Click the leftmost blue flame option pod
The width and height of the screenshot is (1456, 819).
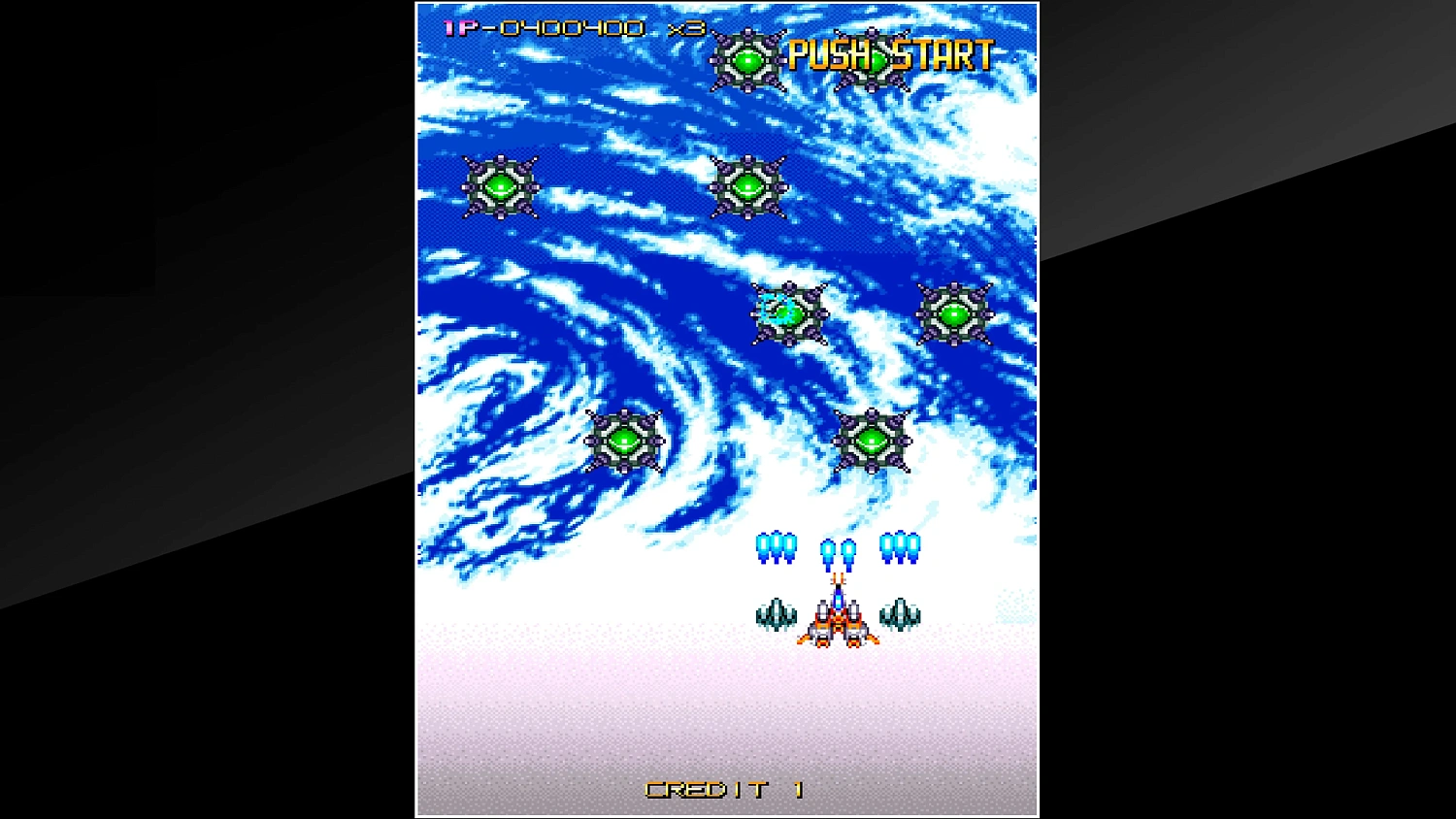[x=776, y=548]
